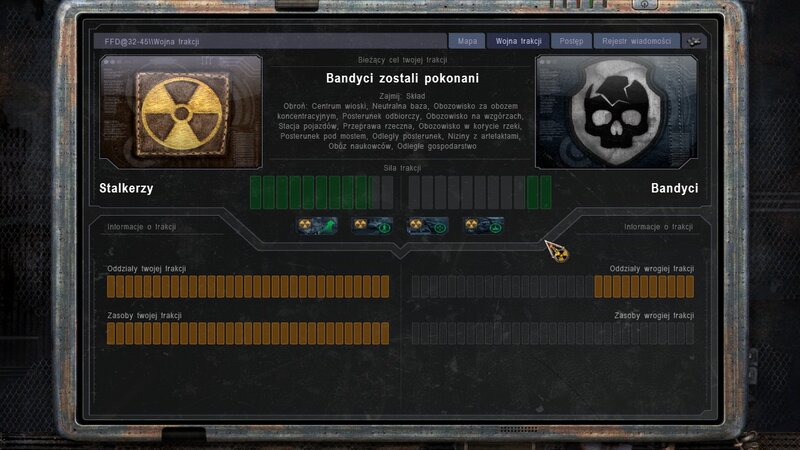The width and height of the screenshot is (800, 450).
Task: Click the rightmost faction bonus icon
Action: click(x=483, y=225)
